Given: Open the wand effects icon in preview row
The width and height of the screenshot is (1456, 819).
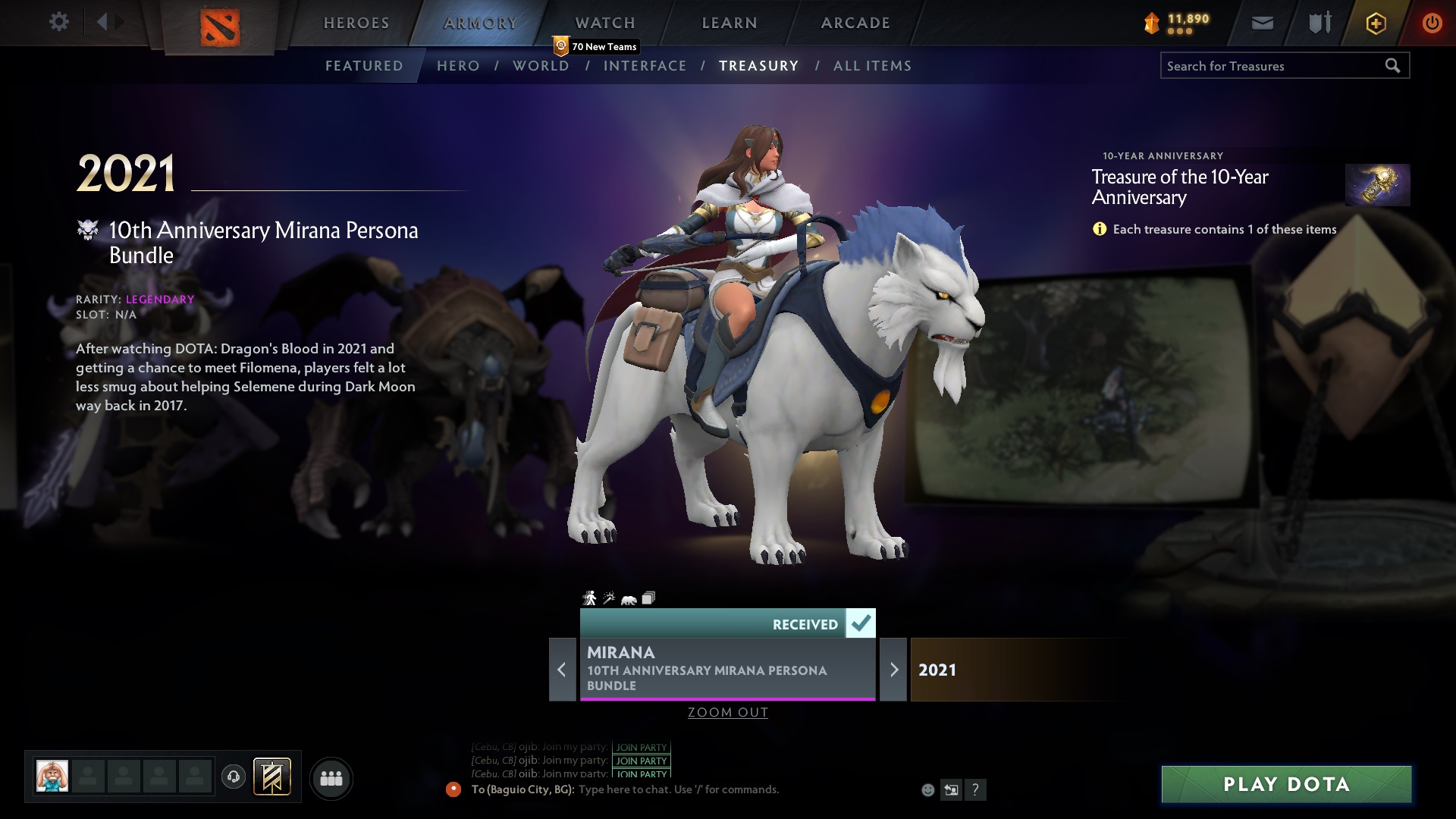Looking at the screenshot, I should (x=609, y=598).
